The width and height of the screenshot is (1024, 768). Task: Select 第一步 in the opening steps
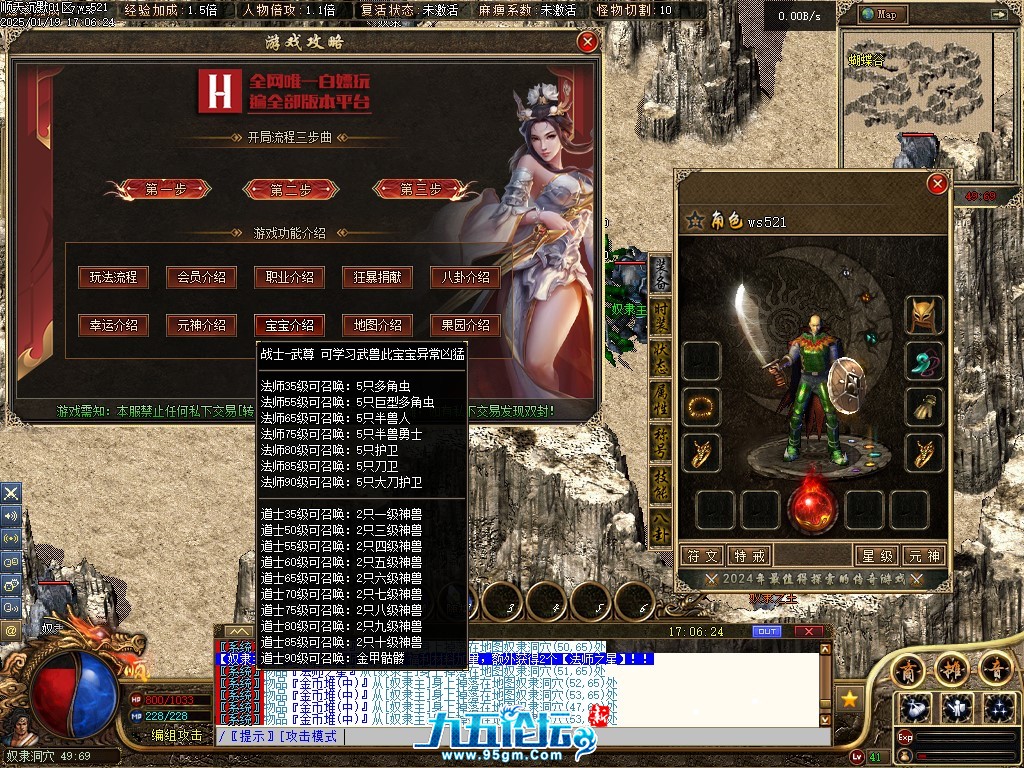coord(166,189)
